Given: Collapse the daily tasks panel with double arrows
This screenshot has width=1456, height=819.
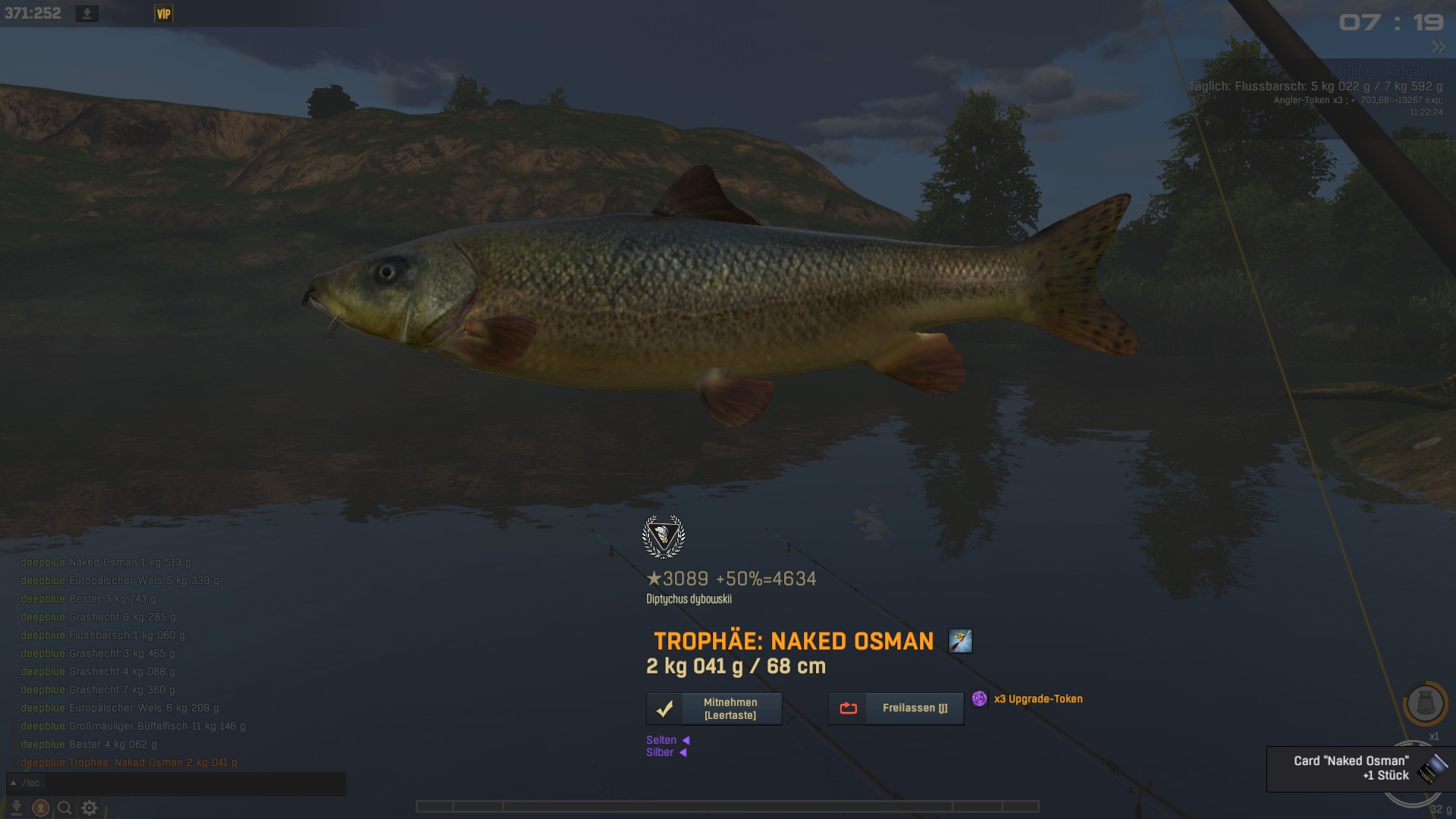Looking at the screenshot, I should pos(1438,47).
